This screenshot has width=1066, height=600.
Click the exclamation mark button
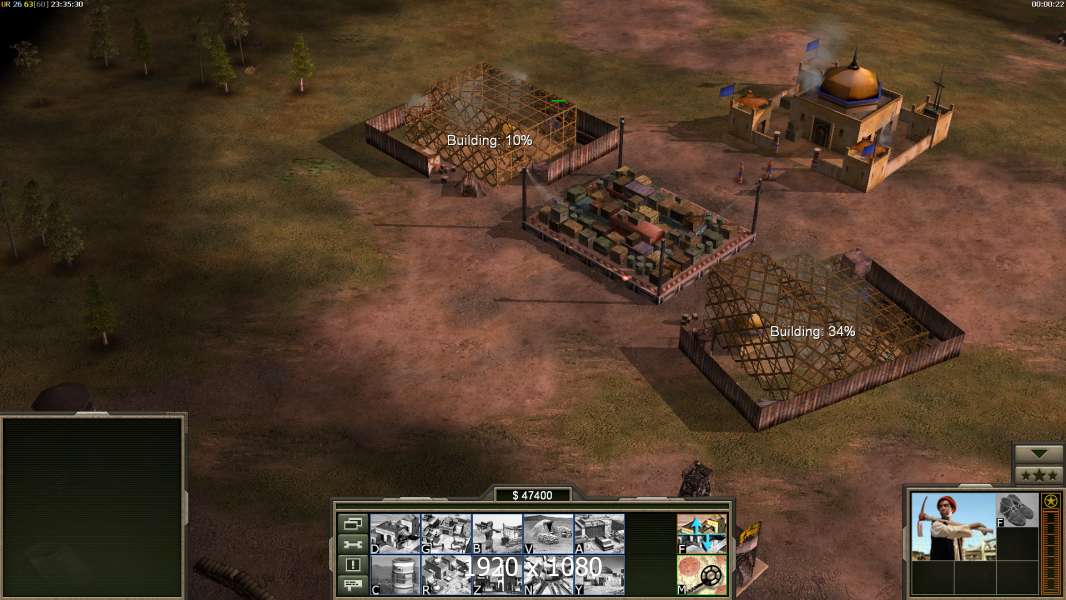pos(352,565)
